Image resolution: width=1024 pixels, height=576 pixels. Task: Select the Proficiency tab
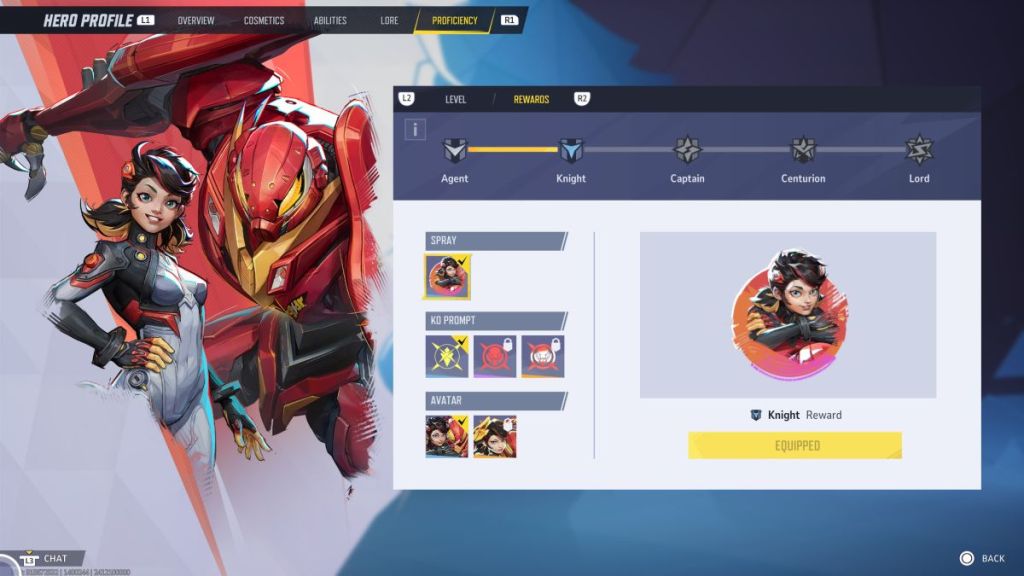(x=455, y=20)
